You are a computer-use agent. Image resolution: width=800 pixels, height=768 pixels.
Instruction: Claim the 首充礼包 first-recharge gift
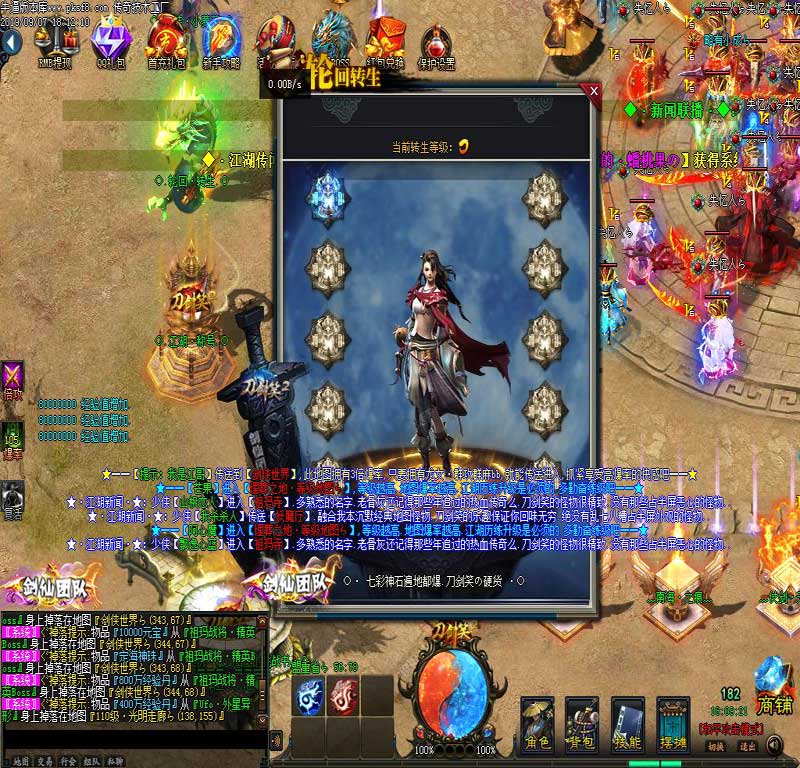point(166,40)
